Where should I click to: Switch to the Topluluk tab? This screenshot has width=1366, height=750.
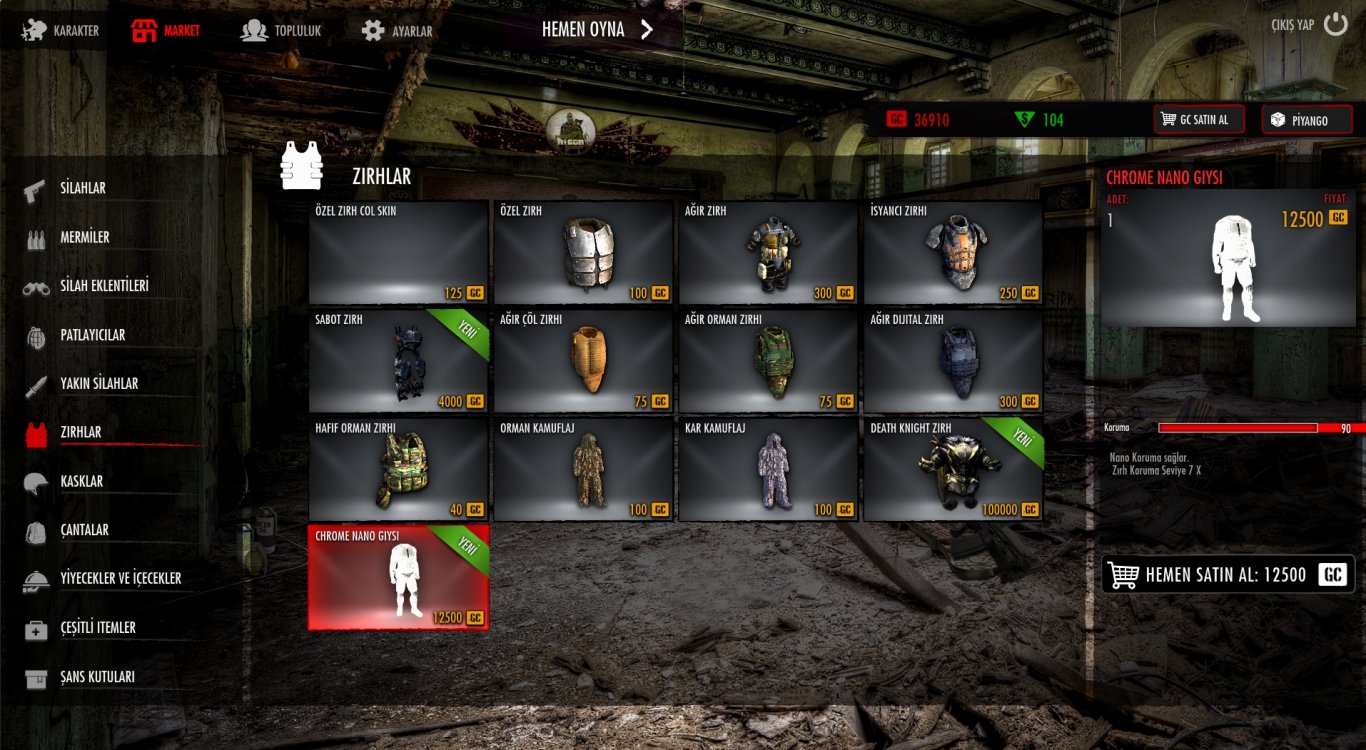click(x=281, y=31)
